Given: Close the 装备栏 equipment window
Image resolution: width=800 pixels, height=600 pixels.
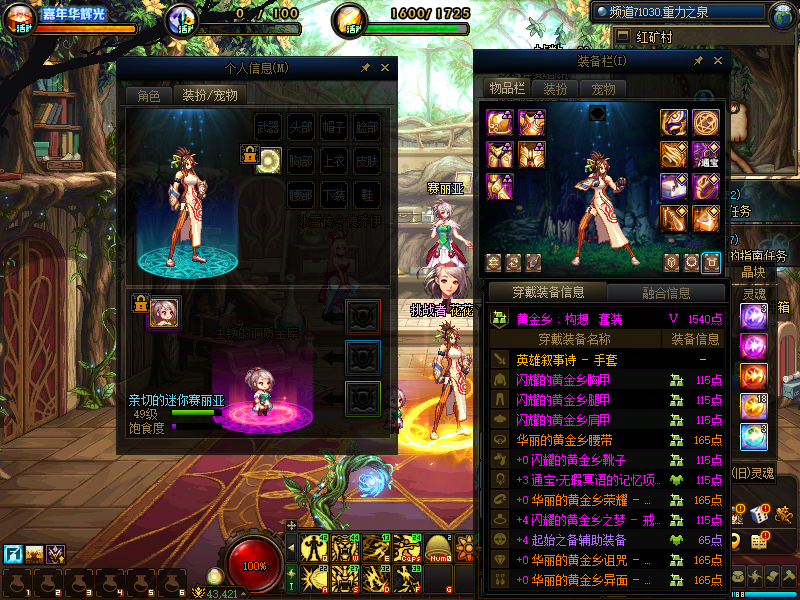Looking at the screenshot, I should pos(716,61).
